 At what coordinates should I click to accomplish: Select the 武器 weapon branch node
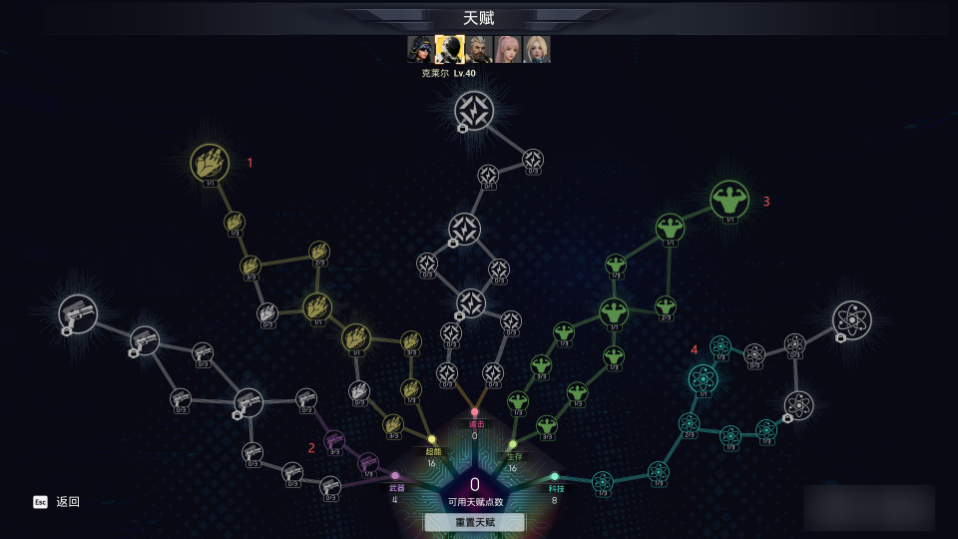click(396, 476)
